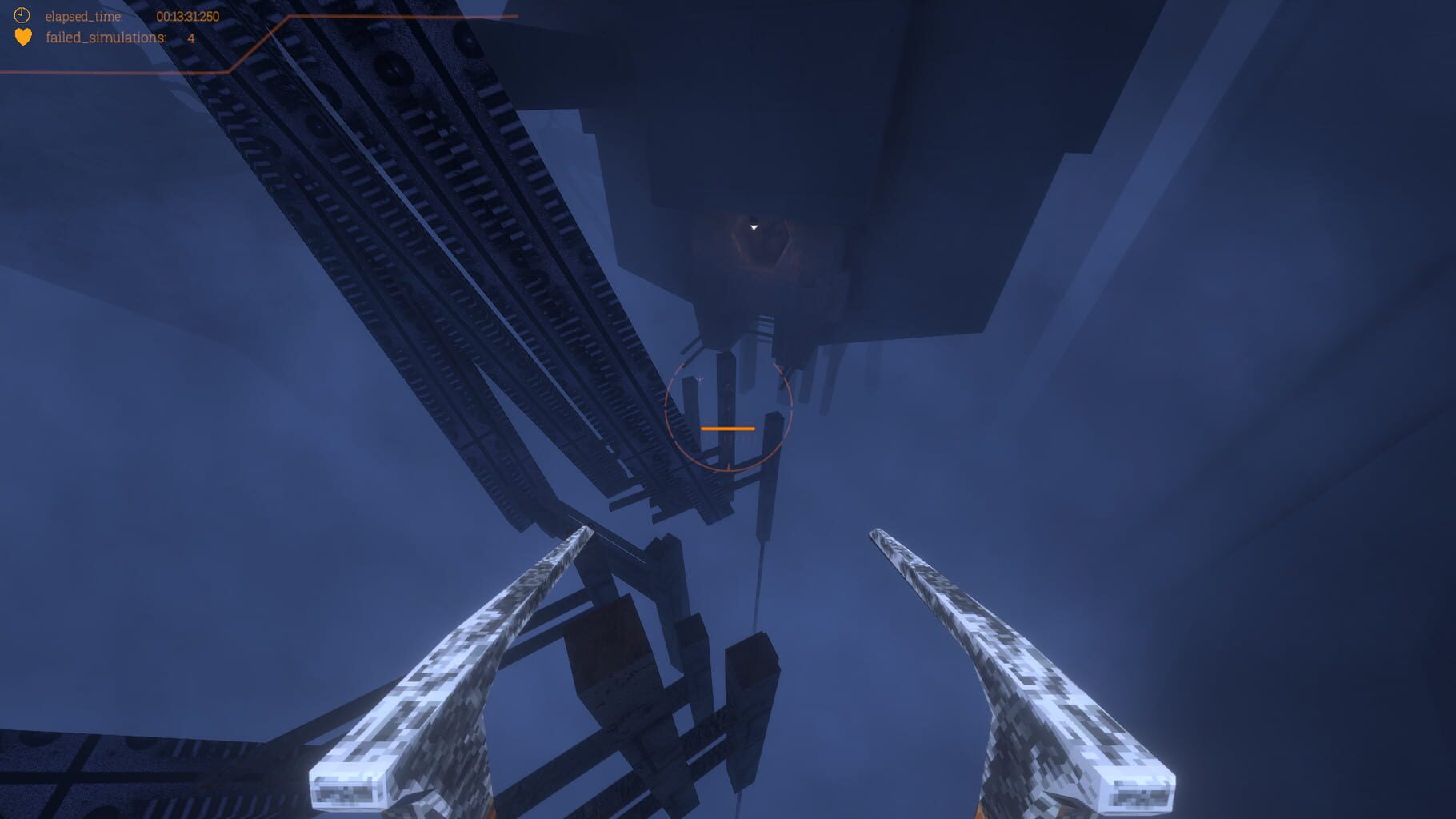Click the orange progress bar in the reticle
This screenshot has height=819, width=1456.
tap(728, 429)
